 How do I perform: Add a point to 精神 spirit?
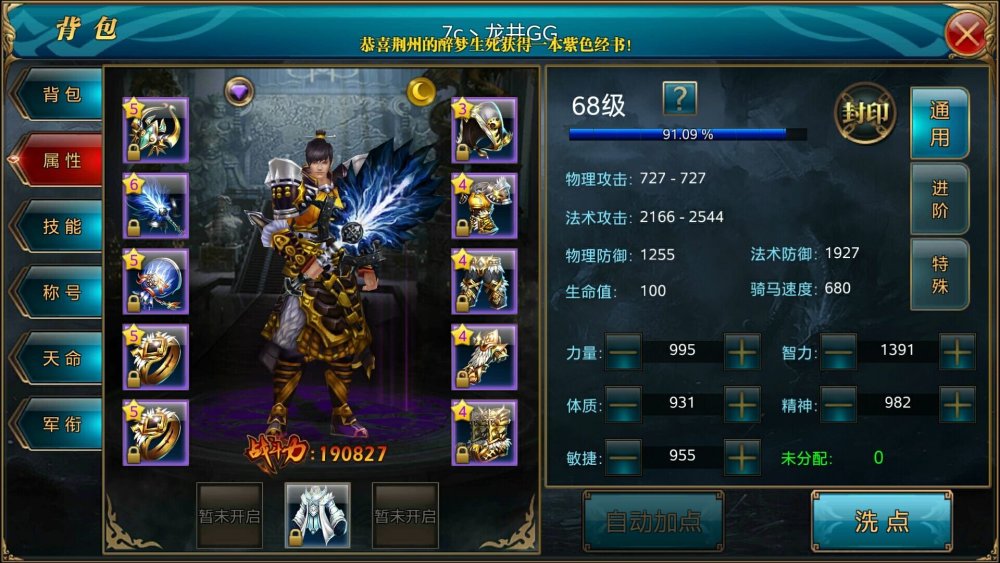pyautogui.click(x=957, y=404)
